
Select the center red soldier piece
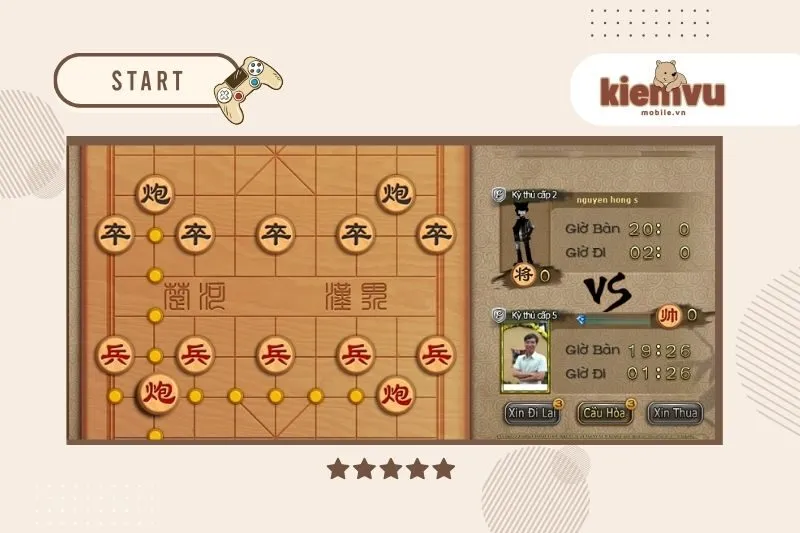pyautogui.click(x=275, y=354)
